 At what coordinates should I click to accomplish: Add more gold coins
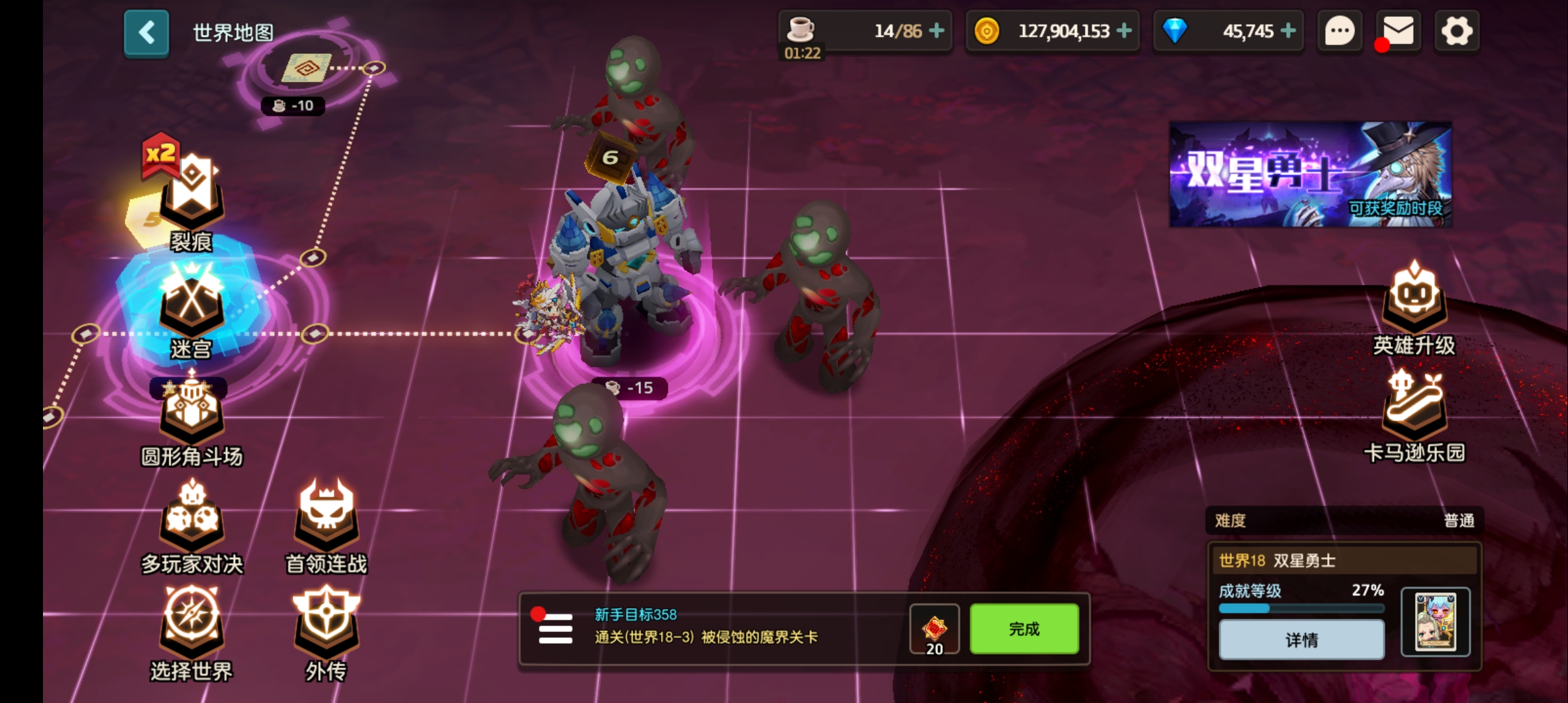(1124, 31)
